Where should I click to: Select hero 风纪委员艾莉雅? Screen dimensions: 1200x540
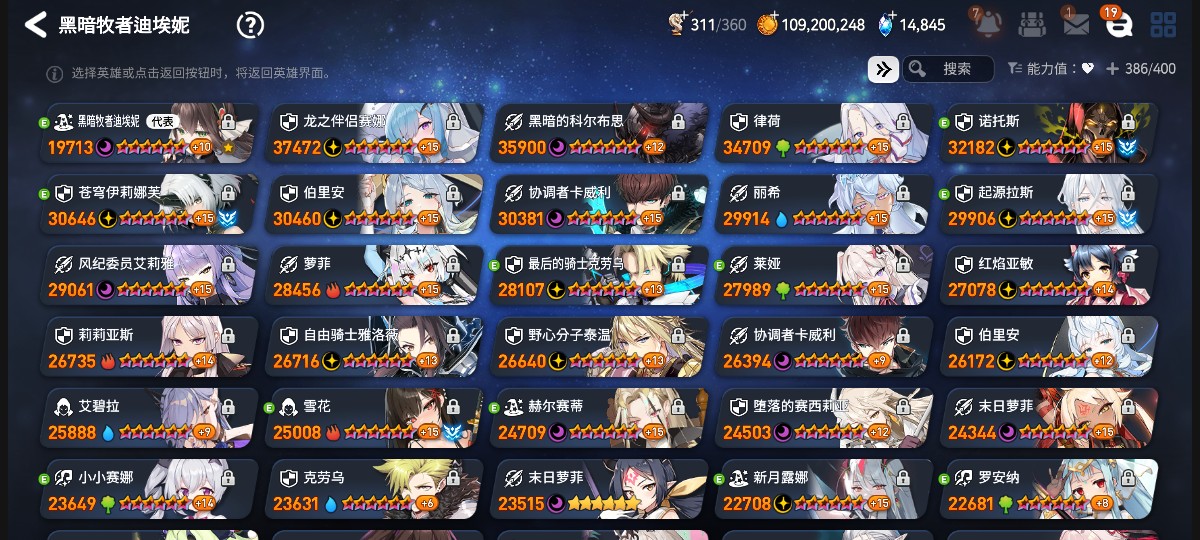pos(150,276)
